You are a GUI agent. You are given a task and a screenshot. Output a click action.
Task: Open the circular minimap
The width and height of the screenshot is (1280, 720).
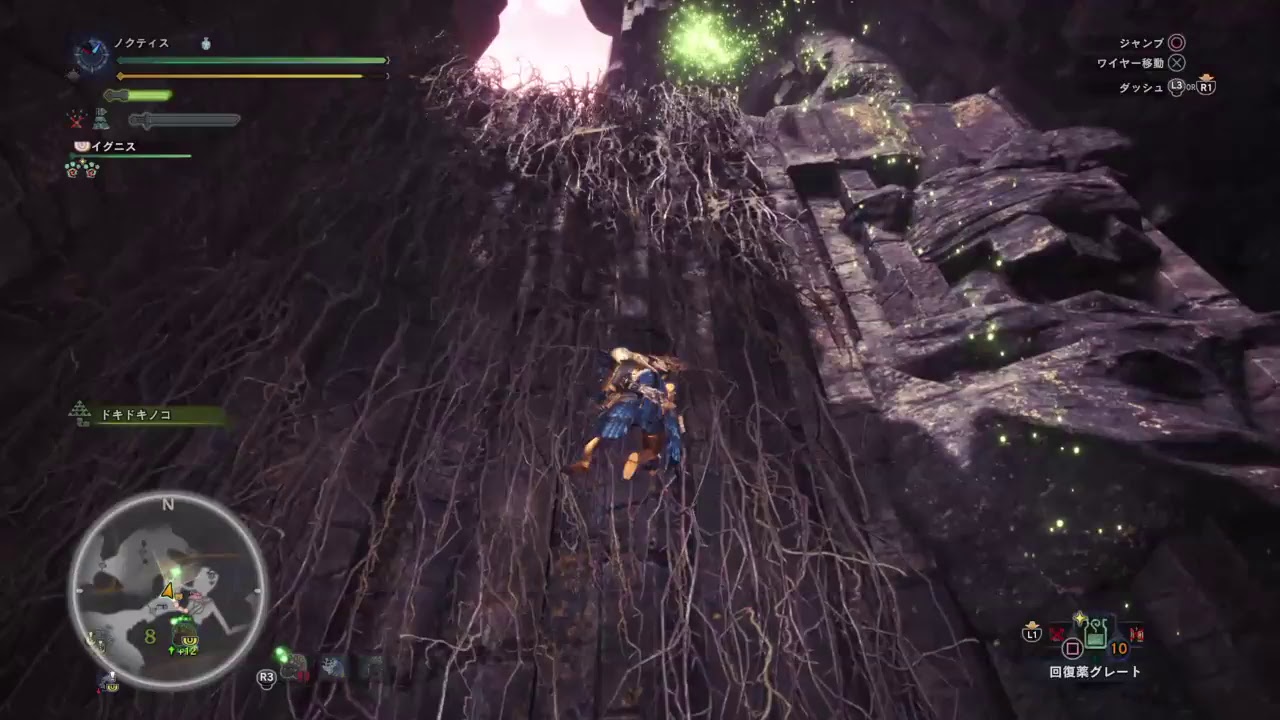[167, 589]
